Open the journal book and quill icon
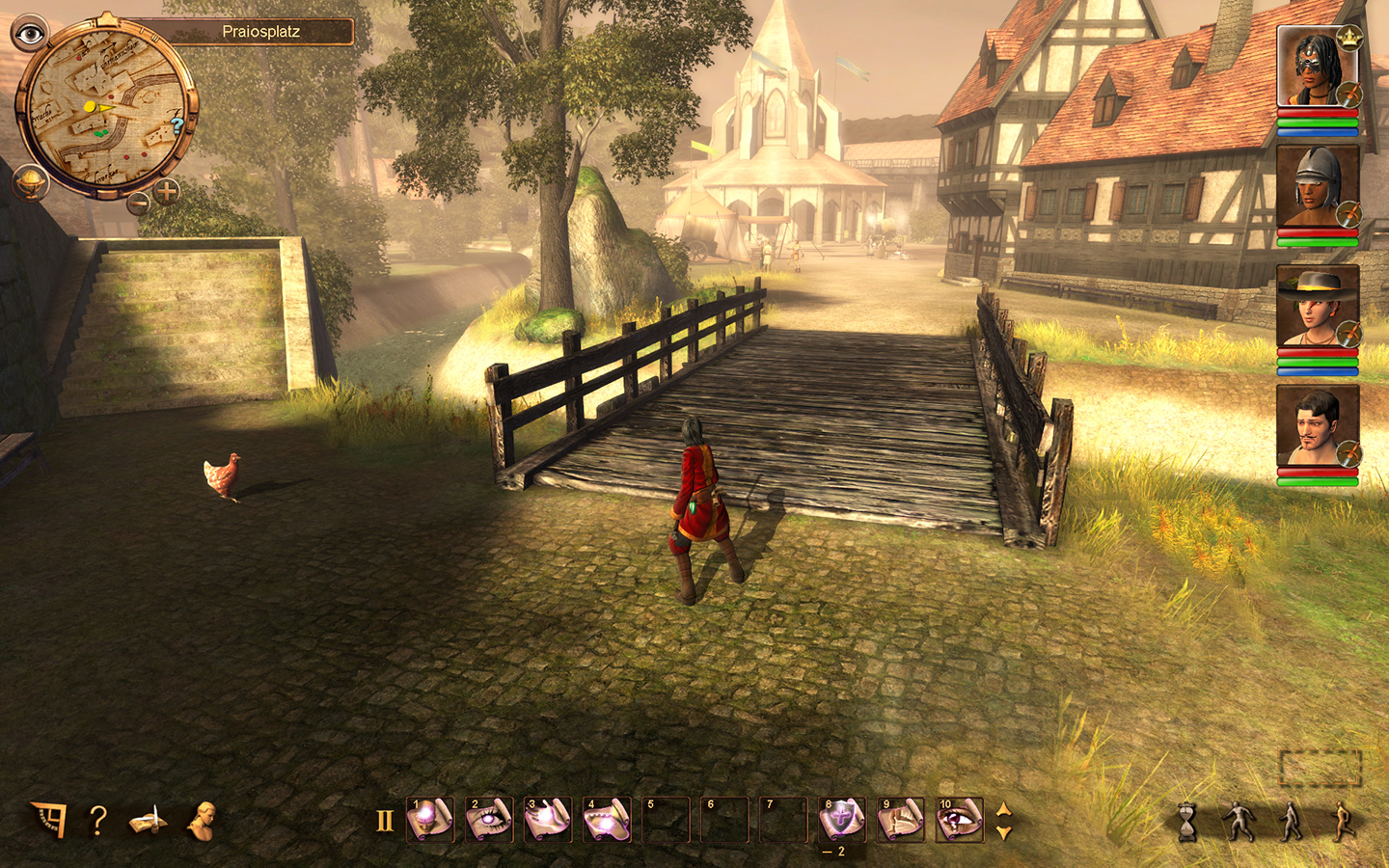The width and height of the screenshot is (1389, 868). 148,821
